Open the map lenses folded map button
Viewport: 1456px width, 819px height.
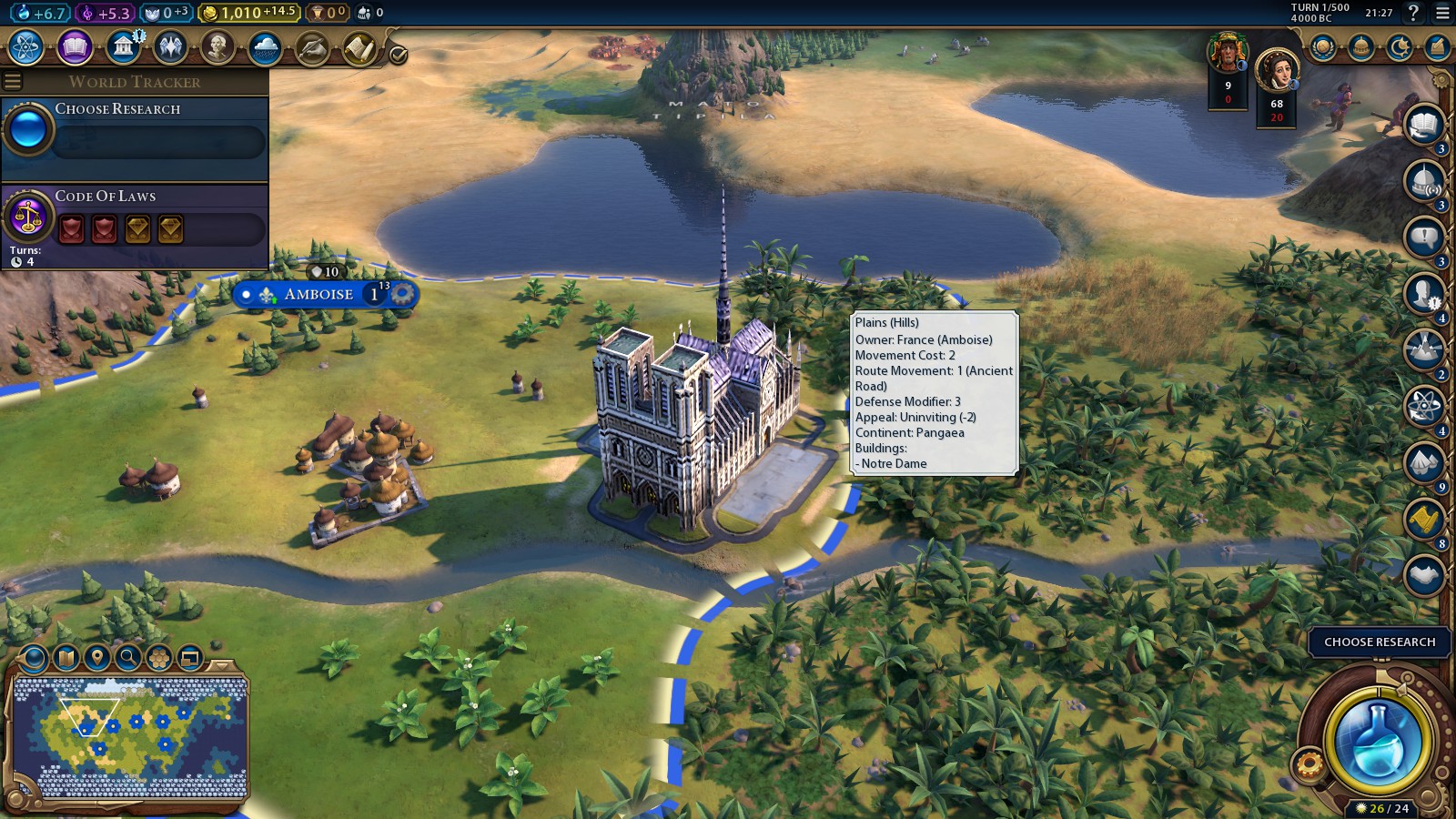(66, 657)
